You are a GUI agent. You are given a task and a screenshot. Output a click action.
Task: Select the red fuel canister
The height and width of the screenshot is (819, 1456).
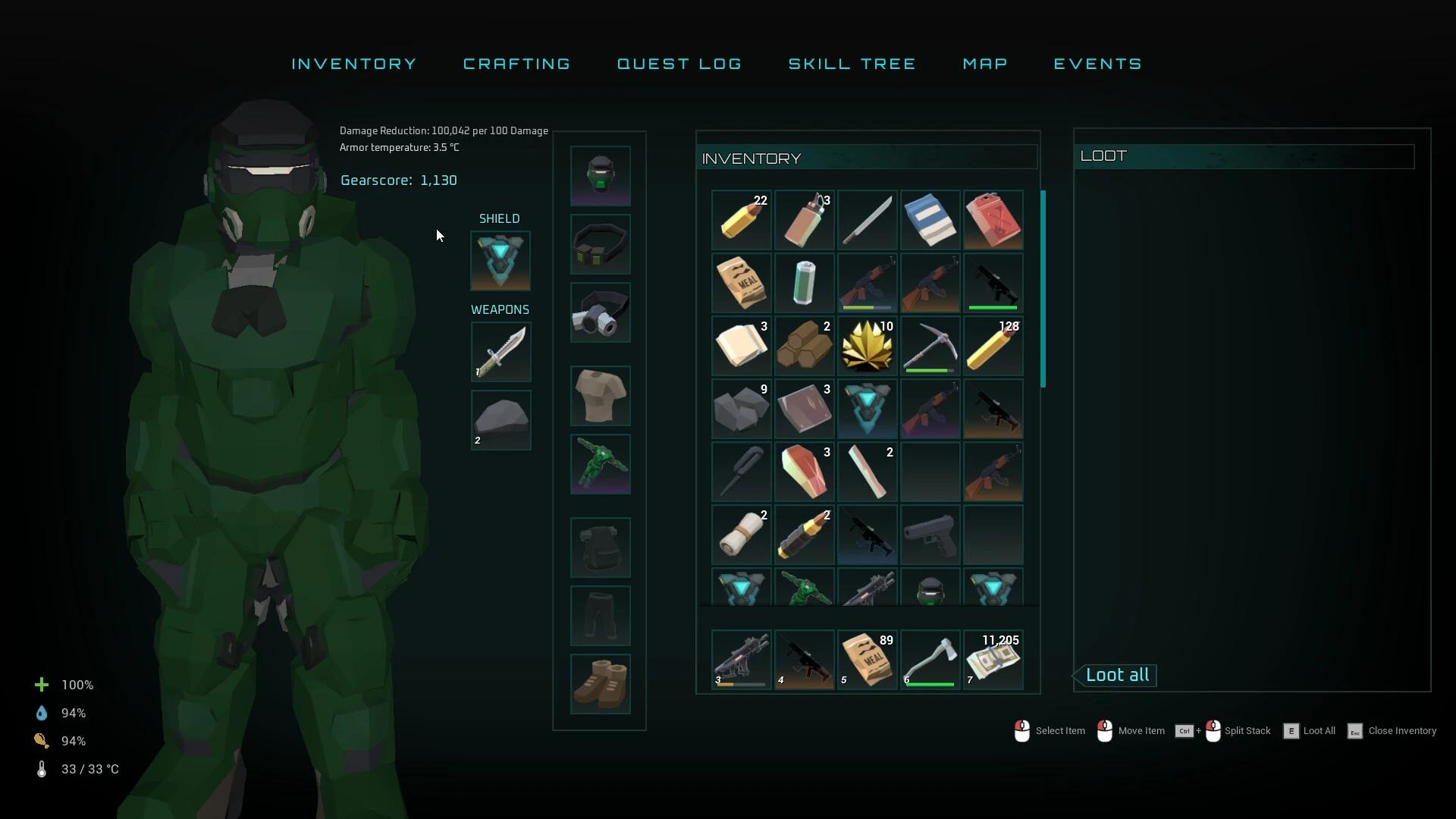pyautogui.click(x=993, y=220)
